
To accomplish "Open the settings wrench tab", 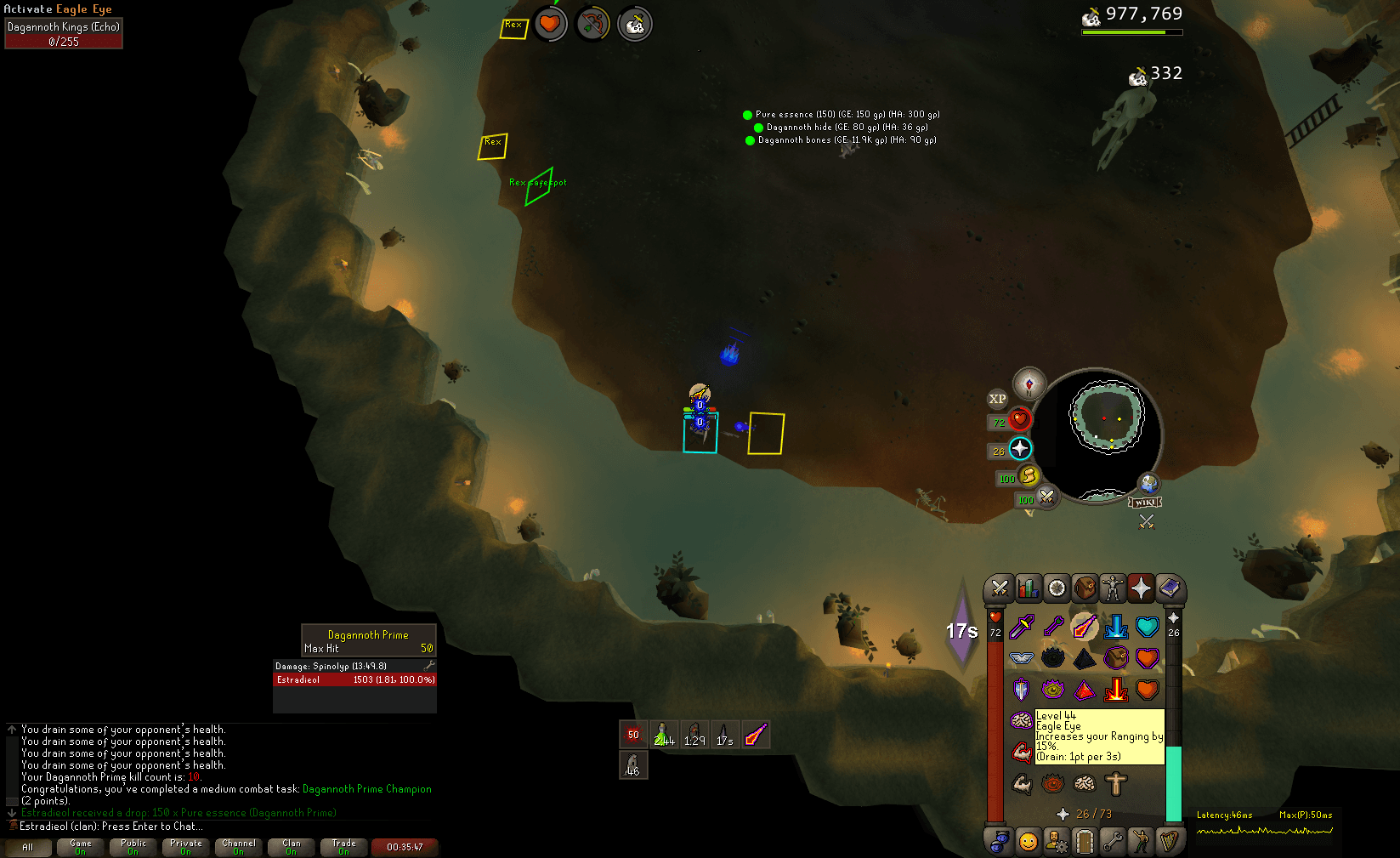I will coord(1113,842).
